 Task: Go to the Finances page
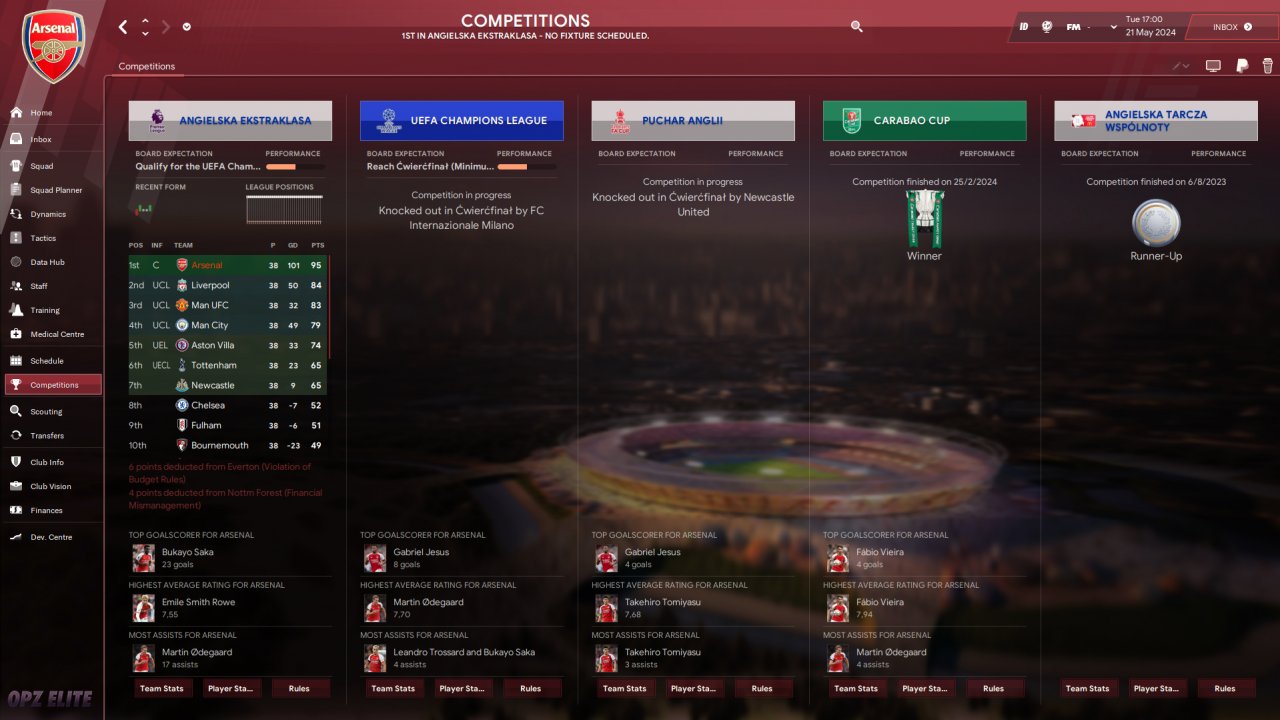click(x=46, y=510)
